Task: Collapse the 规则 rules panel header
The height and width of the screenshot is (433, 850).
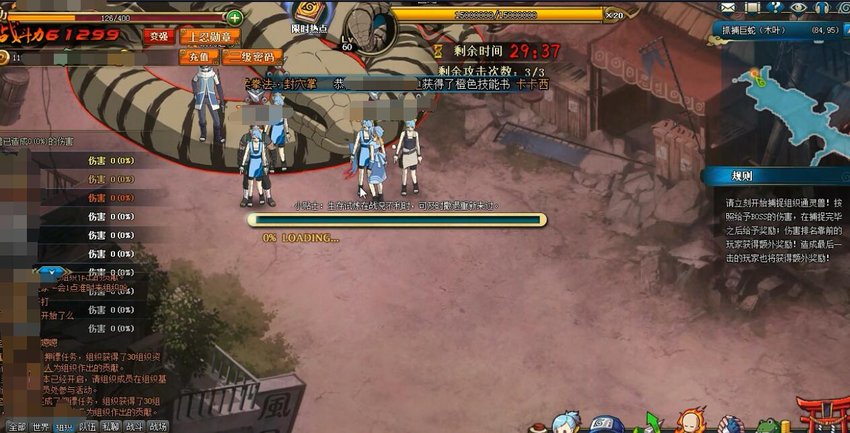Action: point(775,175)
